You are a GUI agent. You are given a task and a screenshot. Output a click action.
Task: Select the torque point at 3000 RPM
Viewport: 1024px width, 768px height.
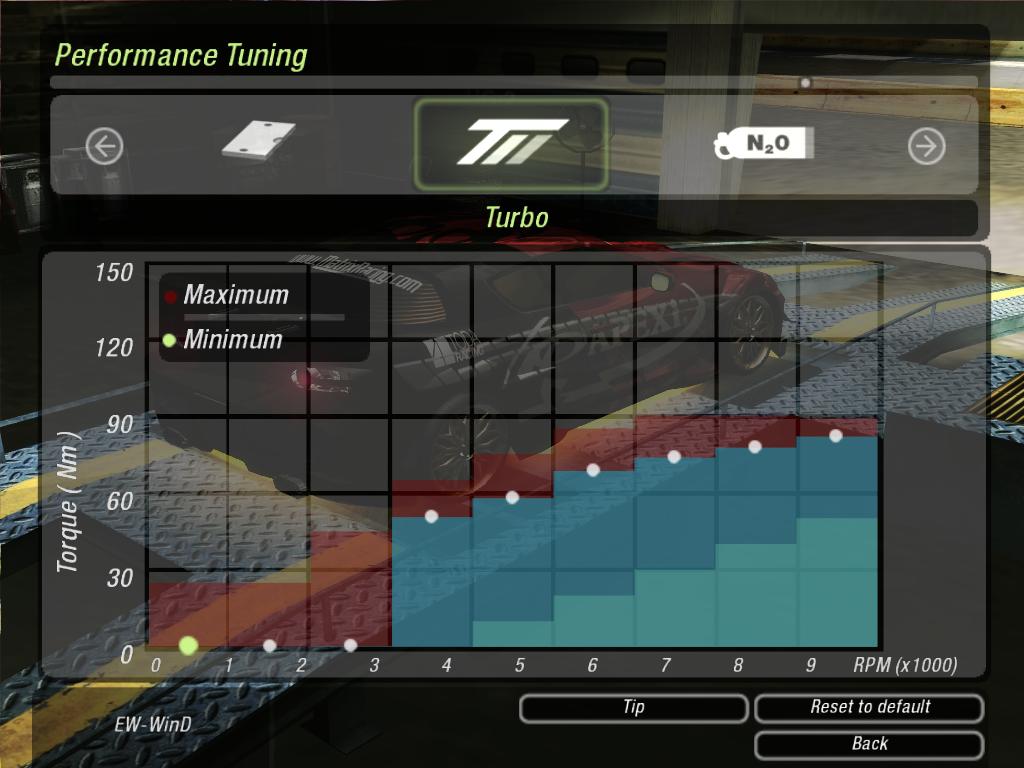(x=350, y=645)
